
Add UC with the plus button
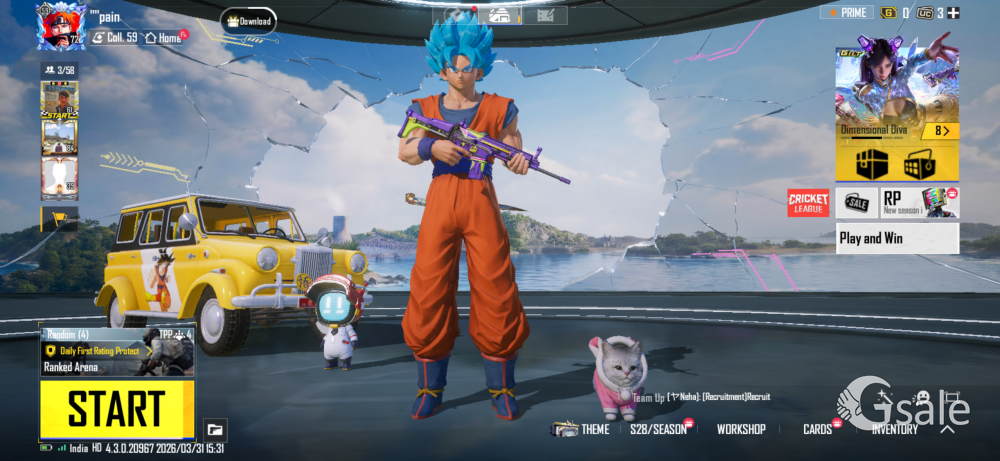(953, 12)
